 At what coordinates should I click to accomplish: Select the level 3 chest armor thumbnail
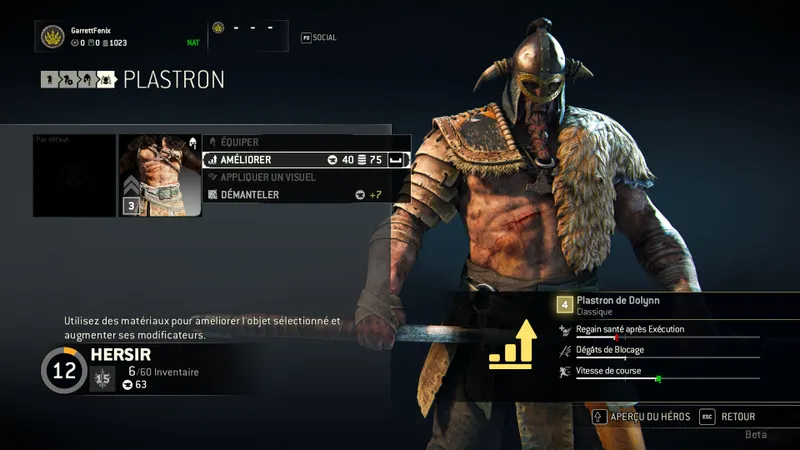[x=159, y=176]
